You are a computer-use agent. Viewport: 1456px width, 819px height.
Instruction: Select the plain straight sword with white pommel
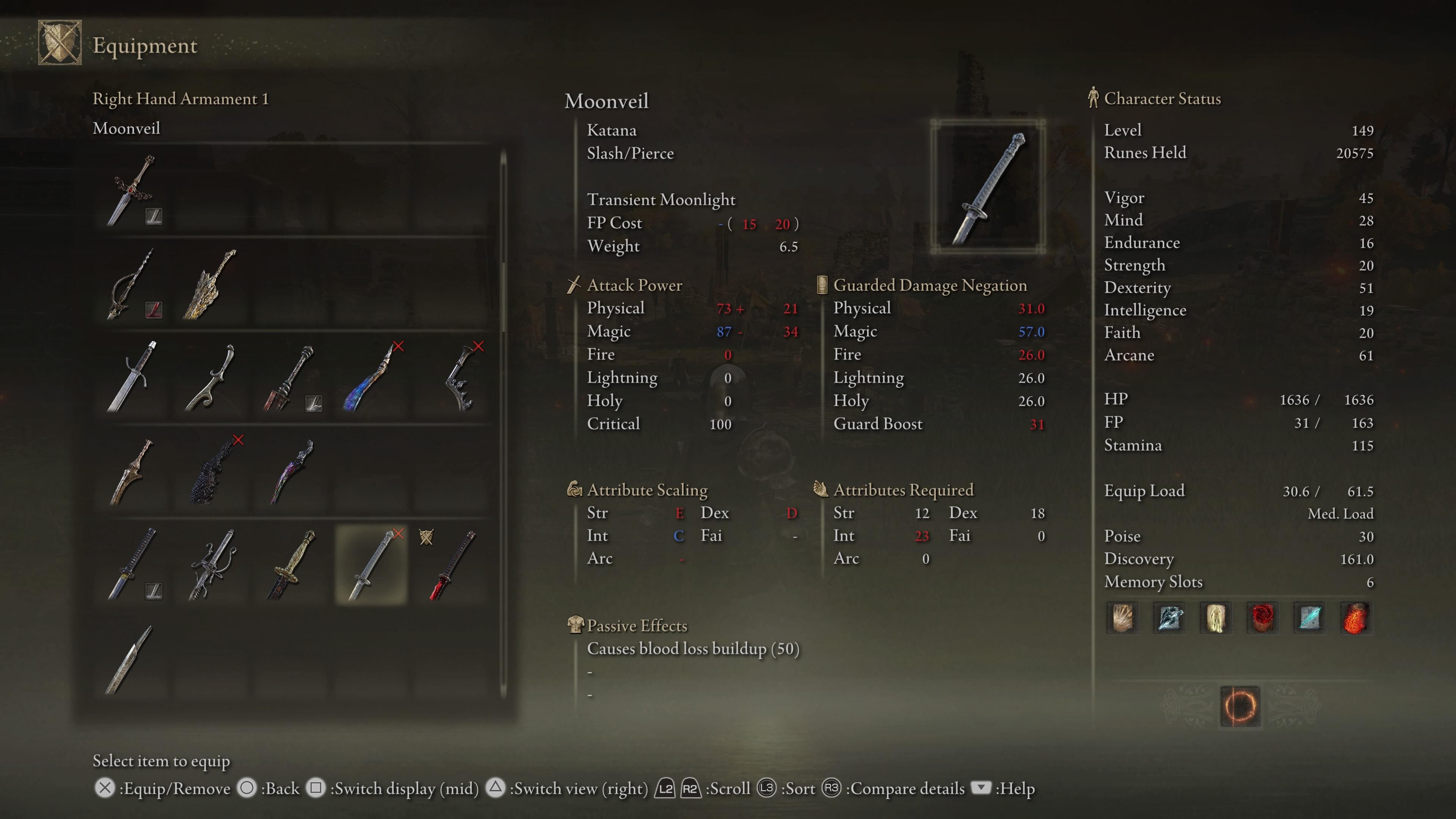pyautogui.click(x=132, y=377)
